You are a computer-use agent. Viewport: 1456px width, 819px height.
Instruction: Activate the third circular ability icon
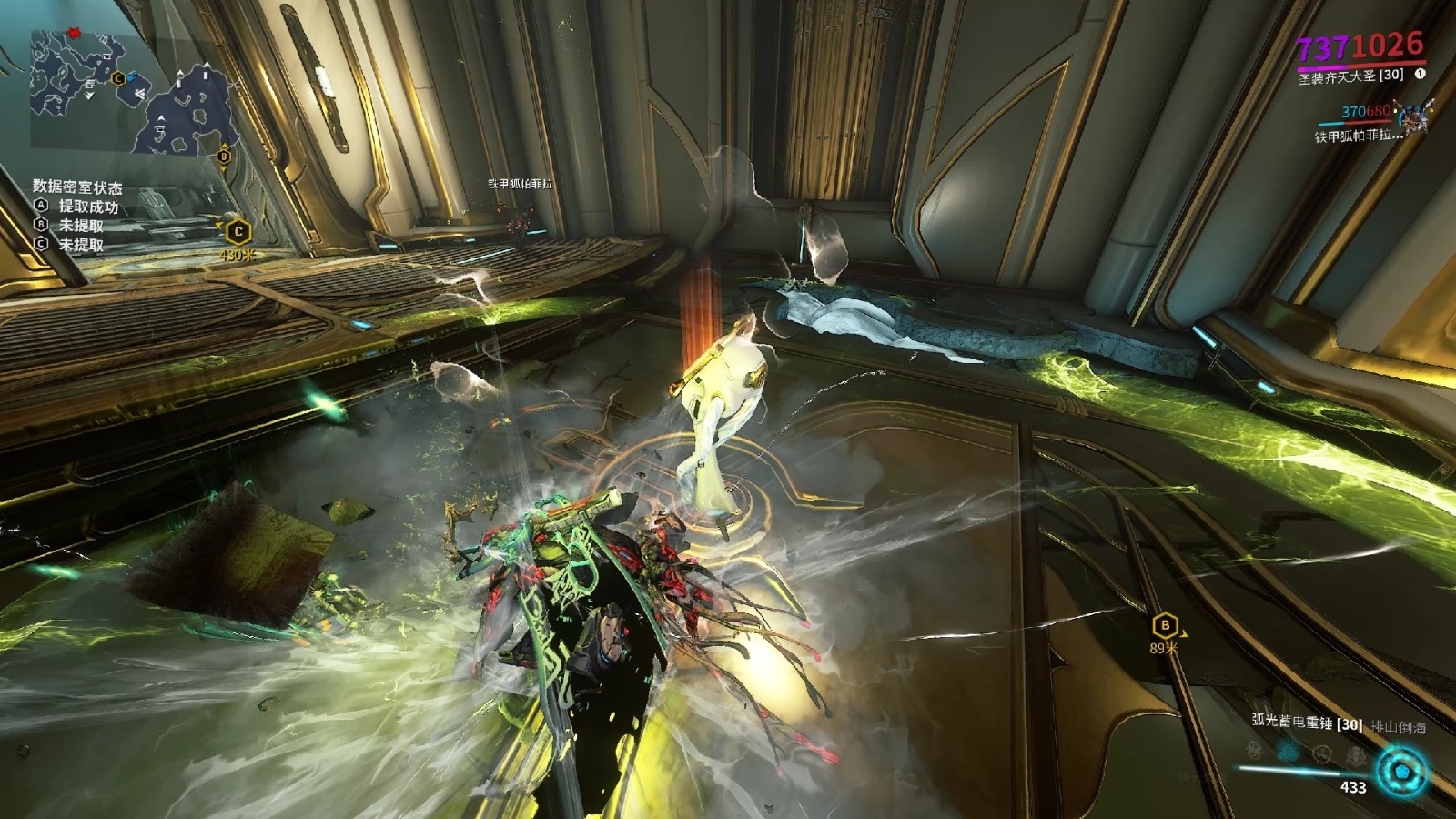click(x=1322, y=753)
